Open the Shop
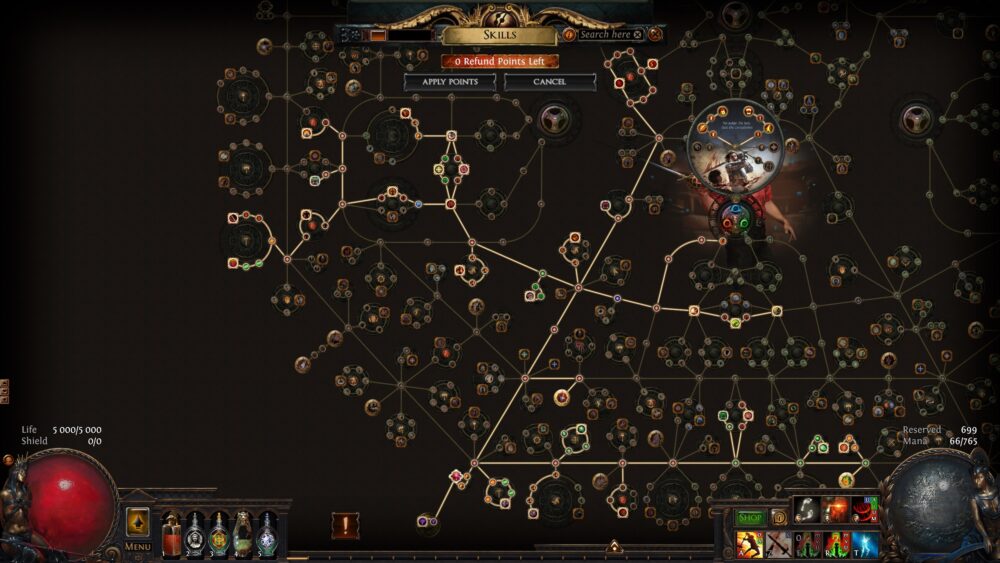This screenshot has width=1000, height=563. click(x=750, y=518)
